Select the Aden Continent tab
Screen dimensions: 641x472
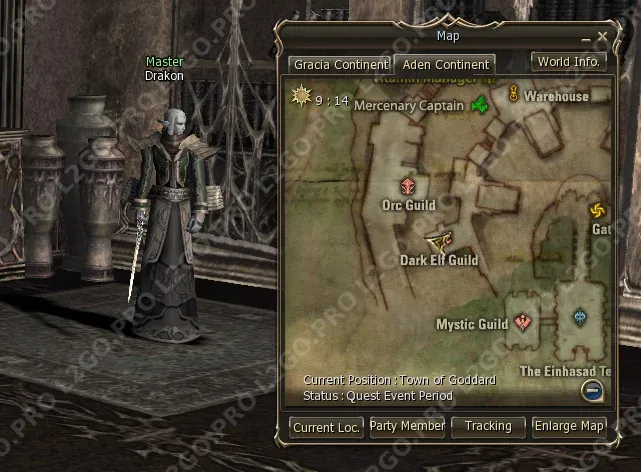pos(442,64)
